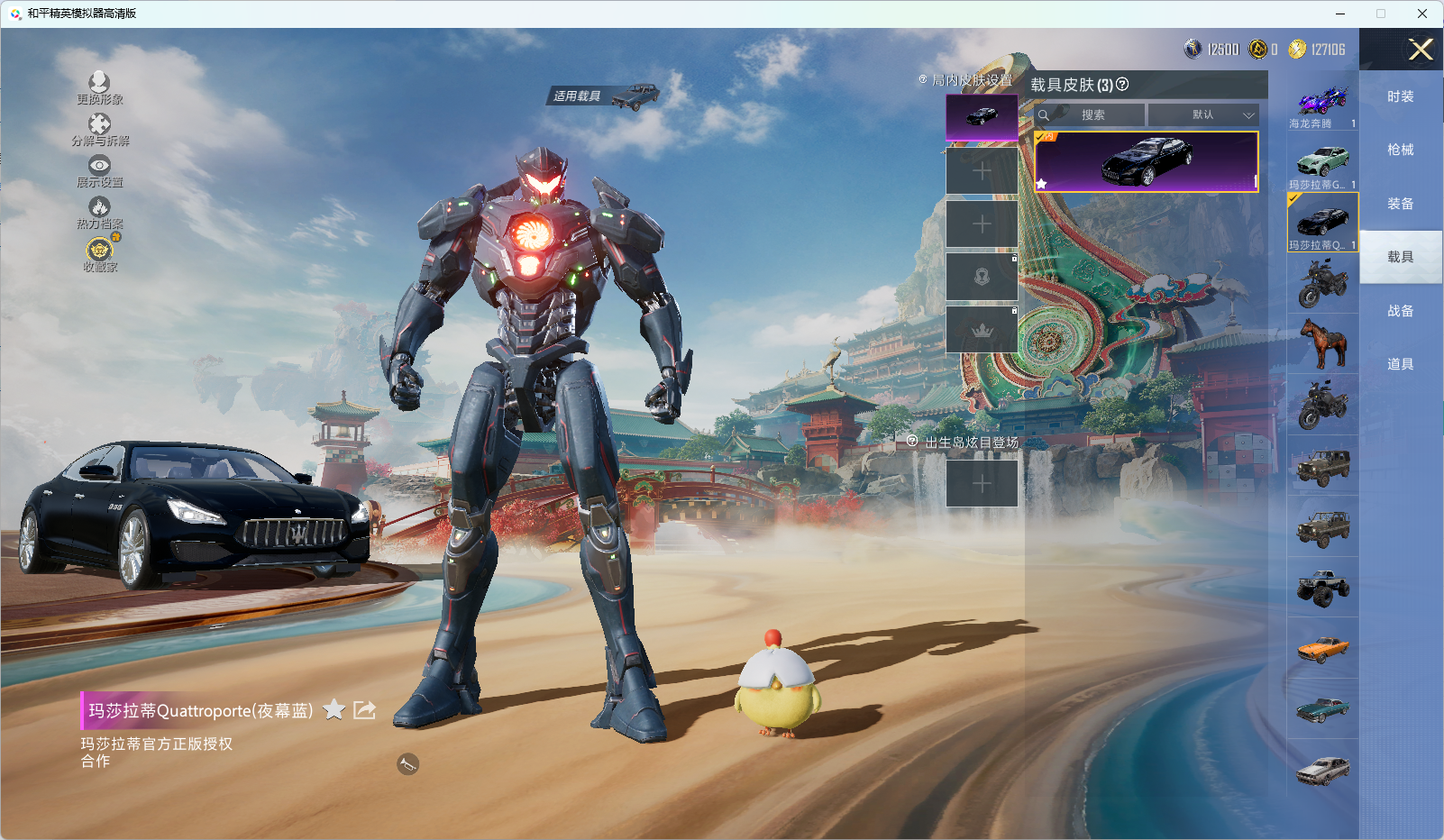Switch to the 枪械 tab
The image size is (1444, 840).
pyautogui.click(x=1400, y=150)
